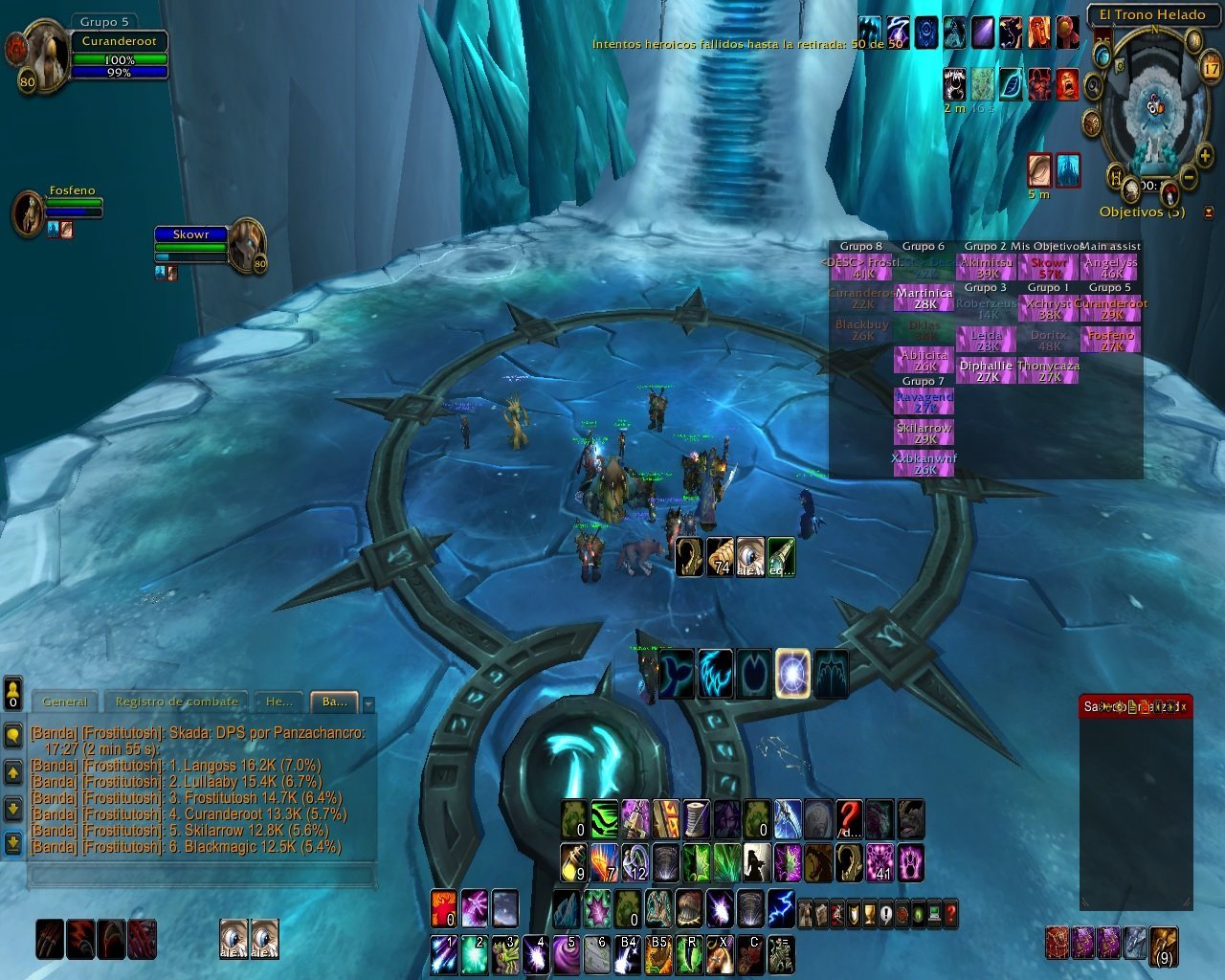Target Skilarrow in the Grupo 7 column
This screenshot has width=1225, height=980.
coord(924,434)
